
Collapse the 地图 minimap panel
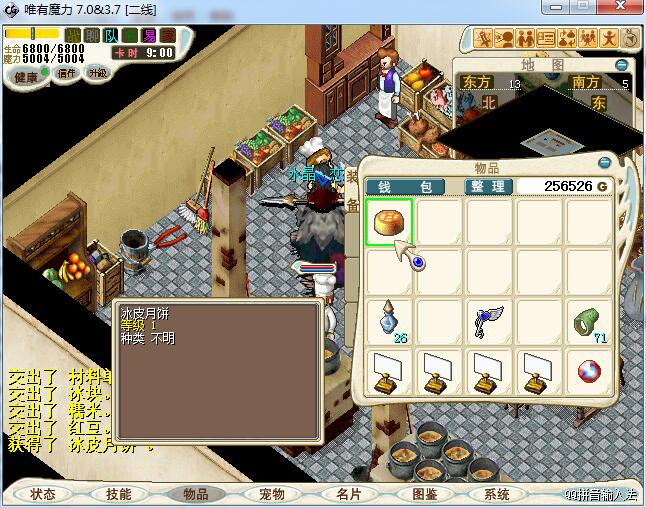coord(622,65)
